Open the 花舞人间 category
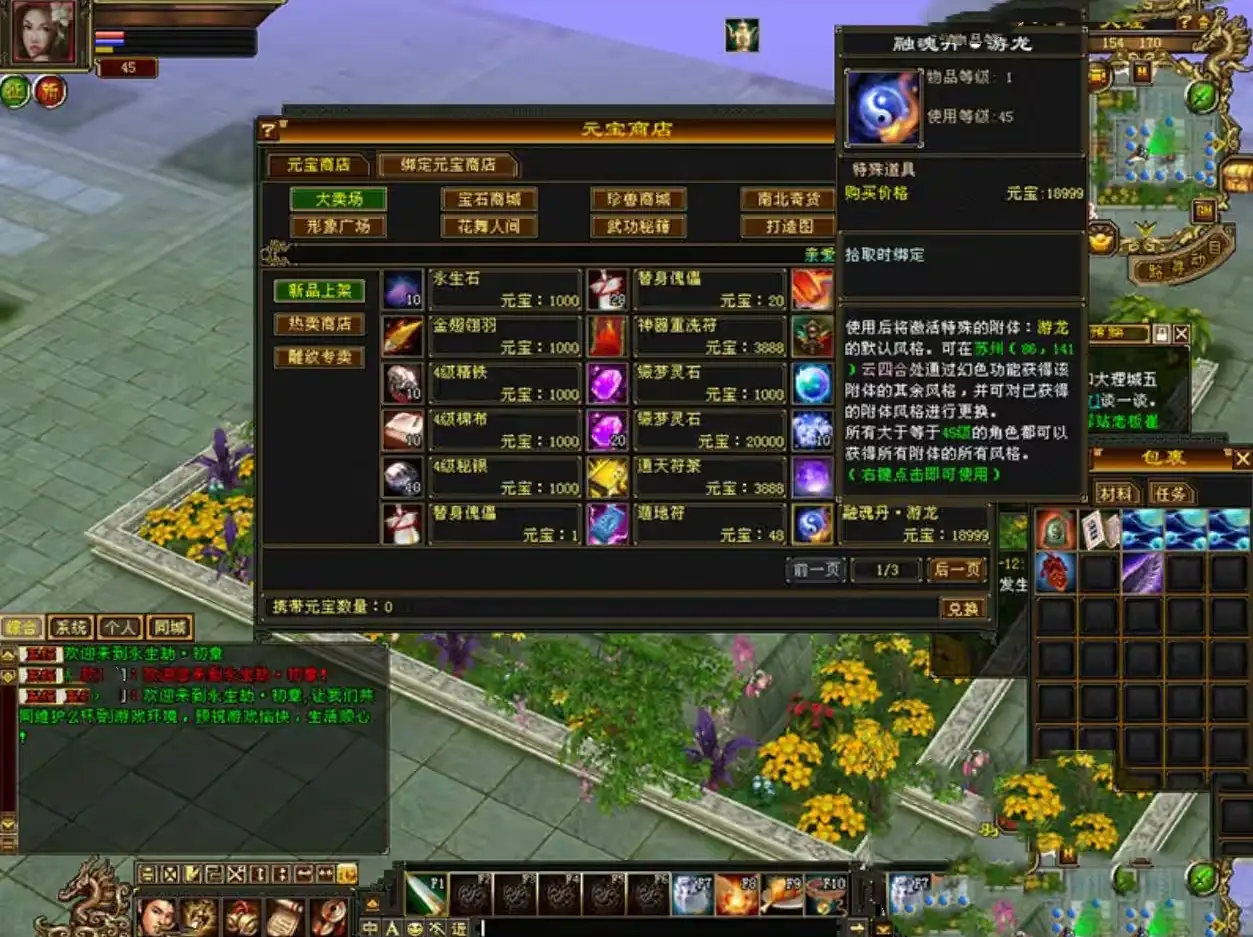Viewport: 1253px width, 937px height. click(489, 226)
